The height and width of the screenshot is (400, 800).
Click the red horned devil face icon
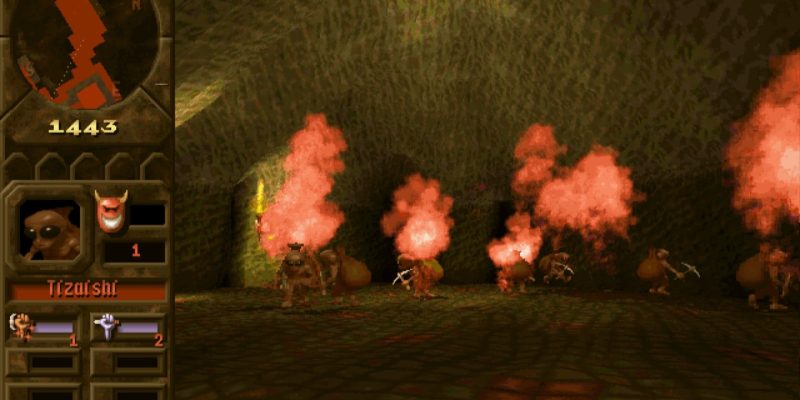click(x=110, y=209)
